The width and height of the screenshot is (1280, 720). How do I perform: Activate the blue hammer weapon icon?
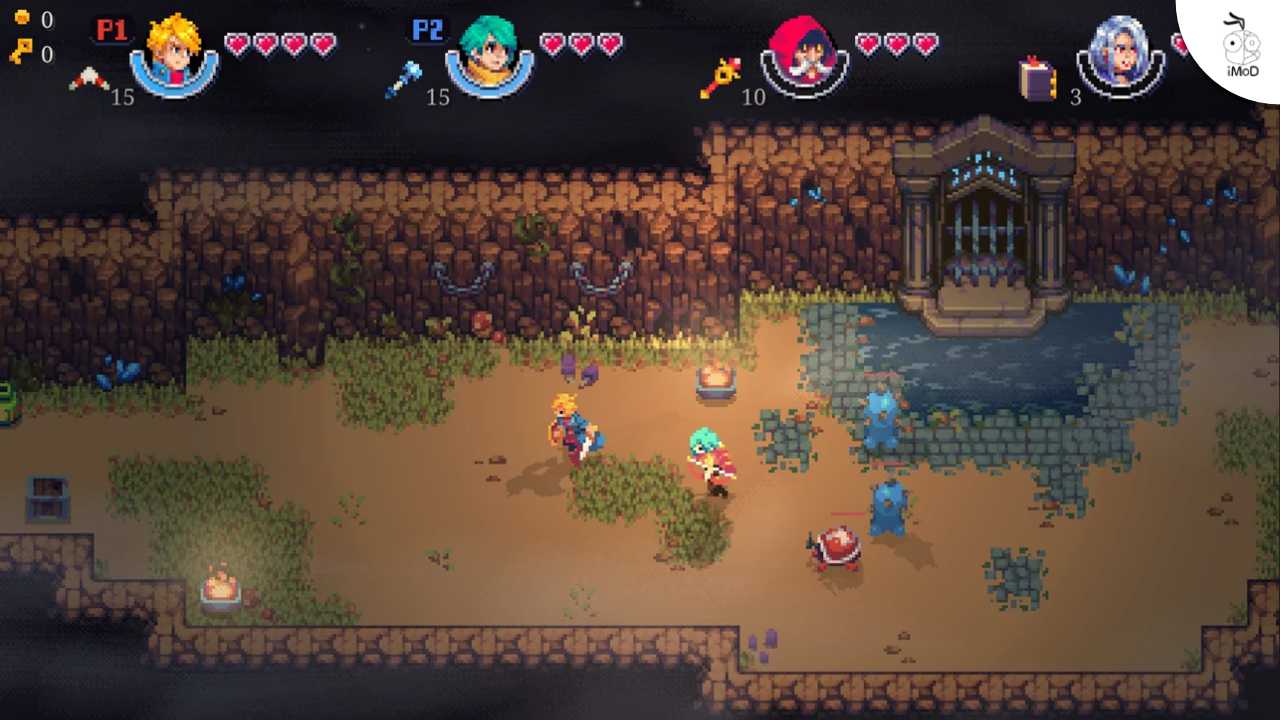(402, 80)
